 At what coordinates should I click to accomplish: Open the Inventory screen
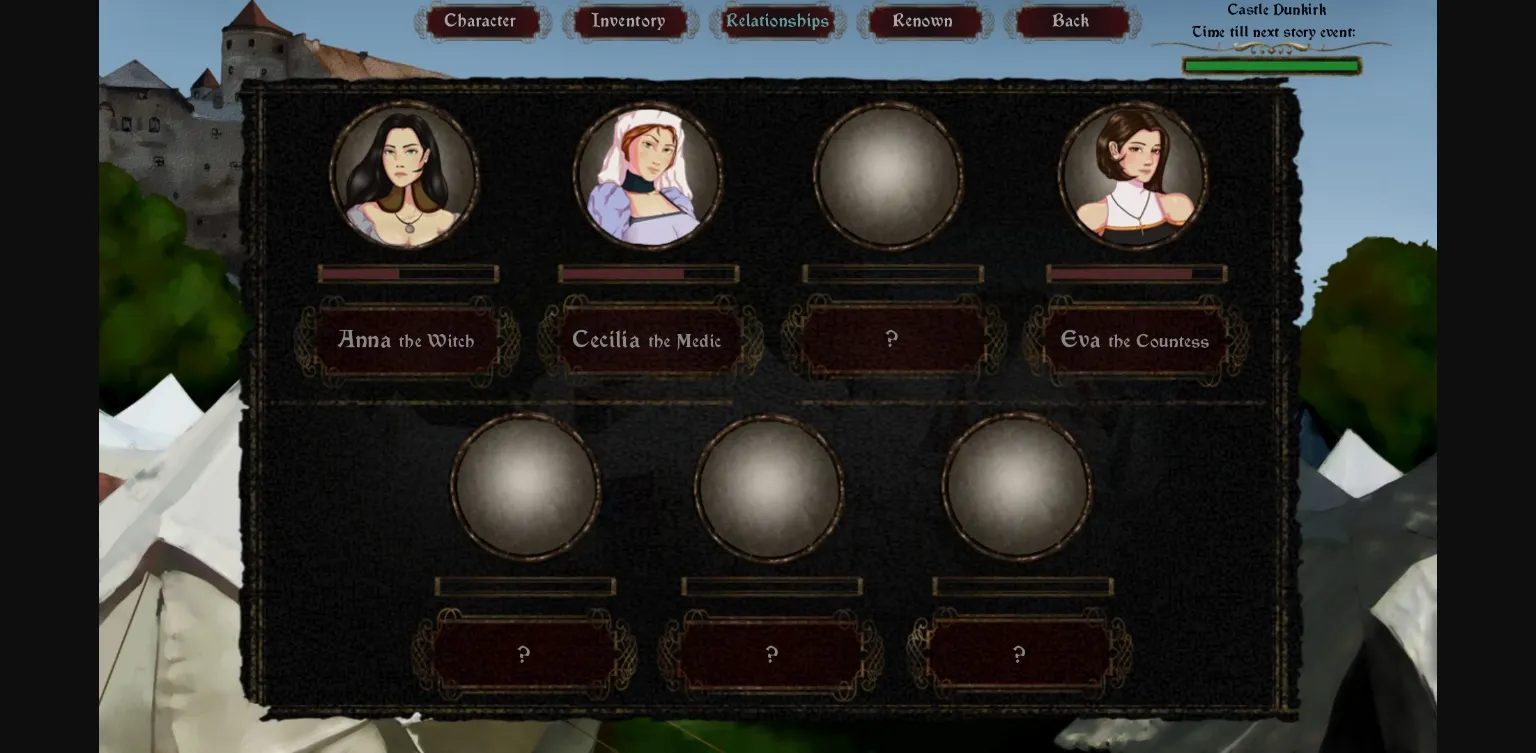pos(629,20)
